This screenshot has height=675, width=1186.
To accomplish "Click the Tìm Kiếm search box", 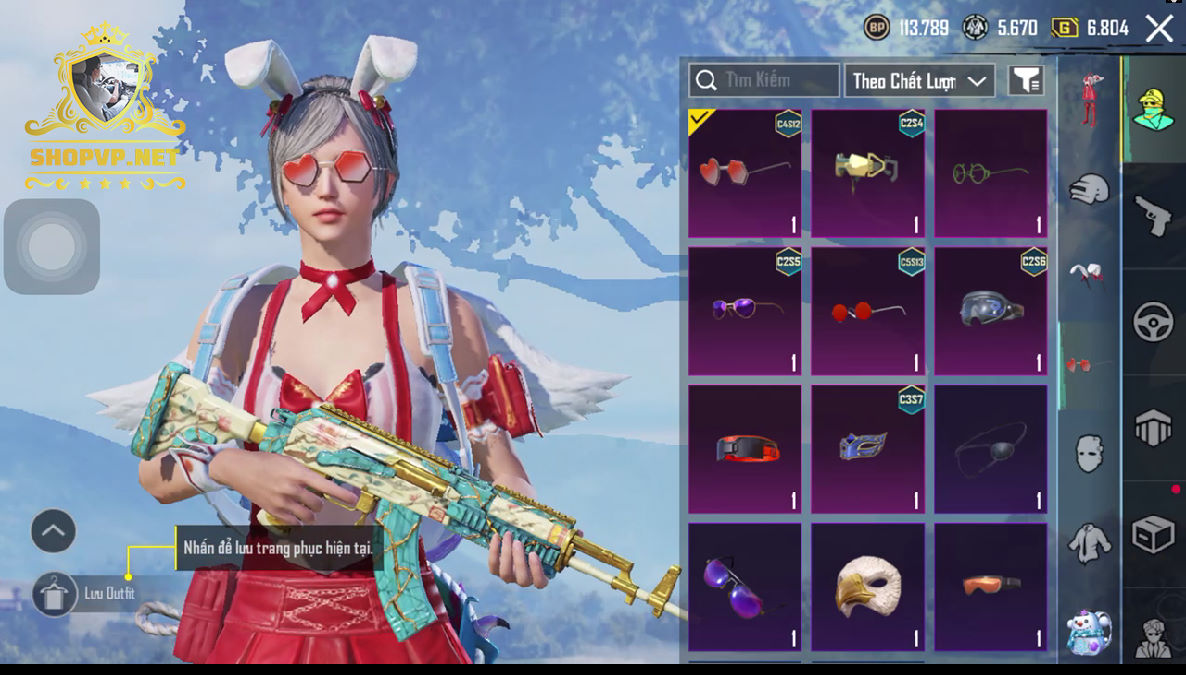I will tap(764, 81).
